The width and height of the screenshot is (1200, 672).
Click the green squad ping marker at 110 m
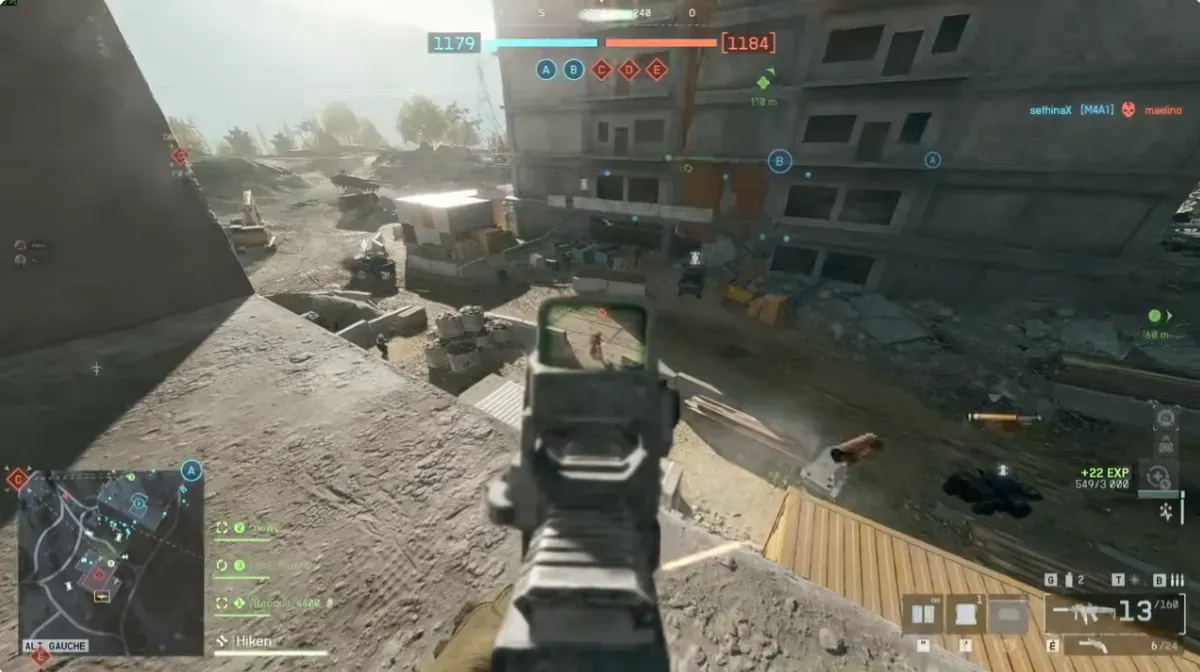pyautogui.click(x=764, y=82)
